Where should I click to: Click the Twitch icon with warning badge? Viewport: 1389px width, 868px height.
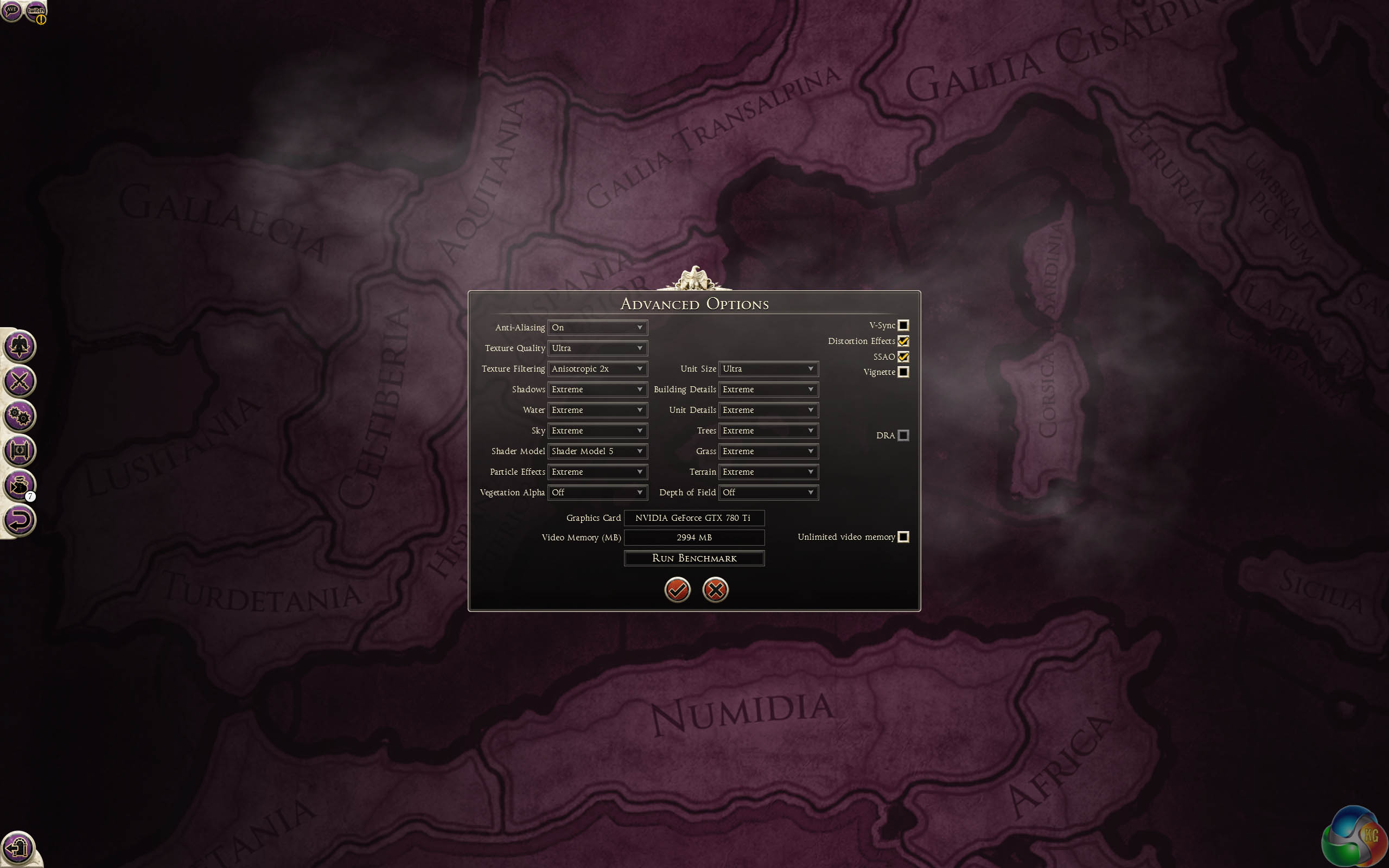click(36, 11)
